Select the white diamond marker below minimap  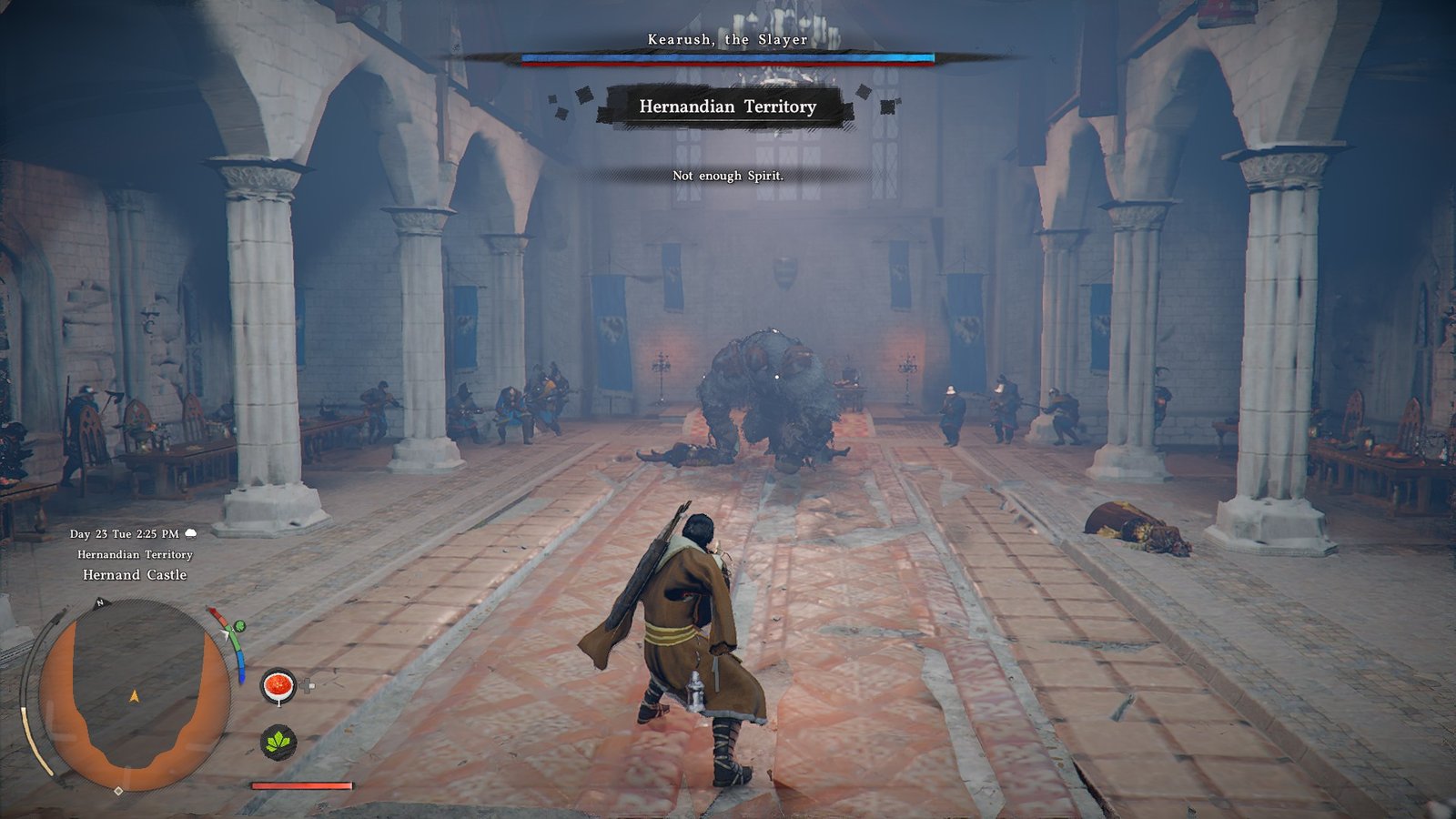(x=118, y=791)
